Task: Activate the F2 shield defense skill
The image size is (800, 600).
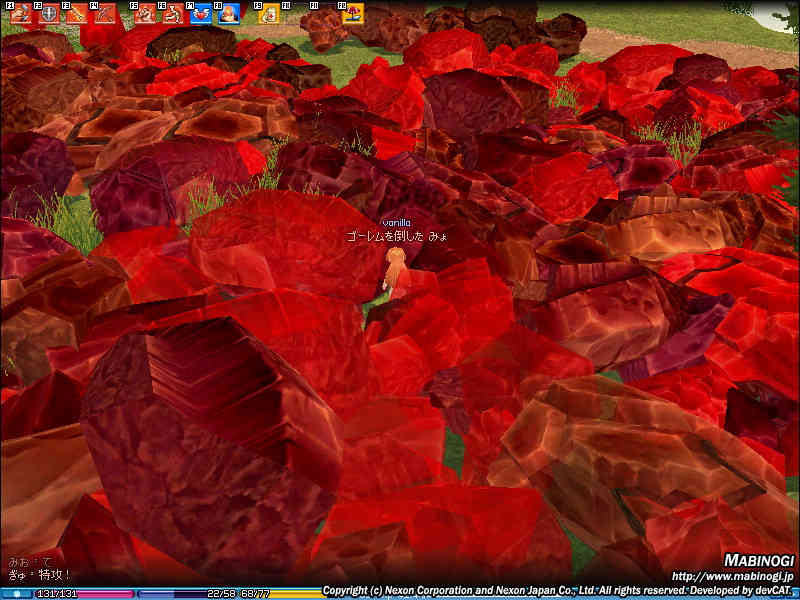Action: pos(49,14)
